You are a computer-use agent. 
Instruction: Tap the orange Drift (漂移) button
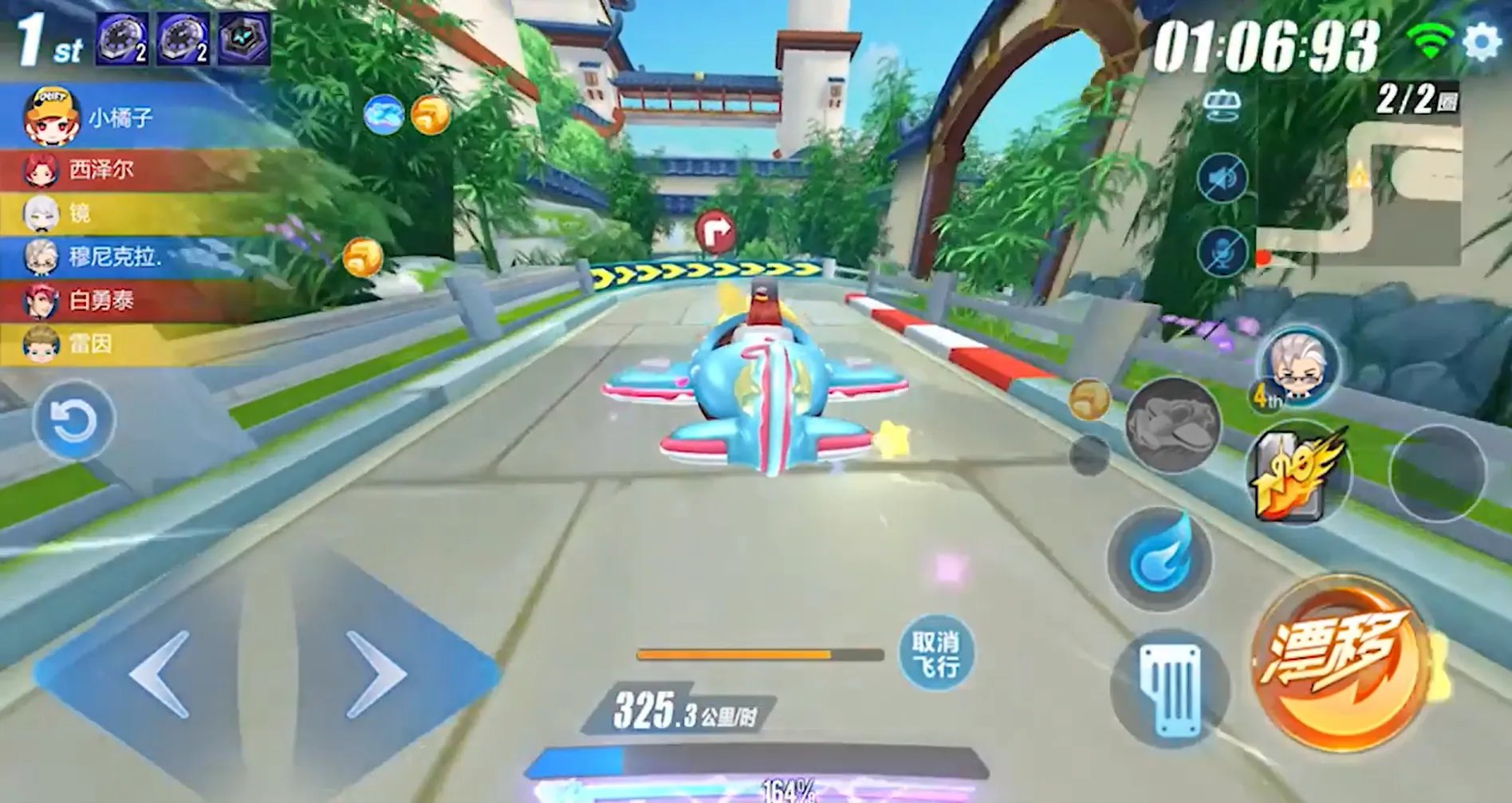coord(1339,662)
